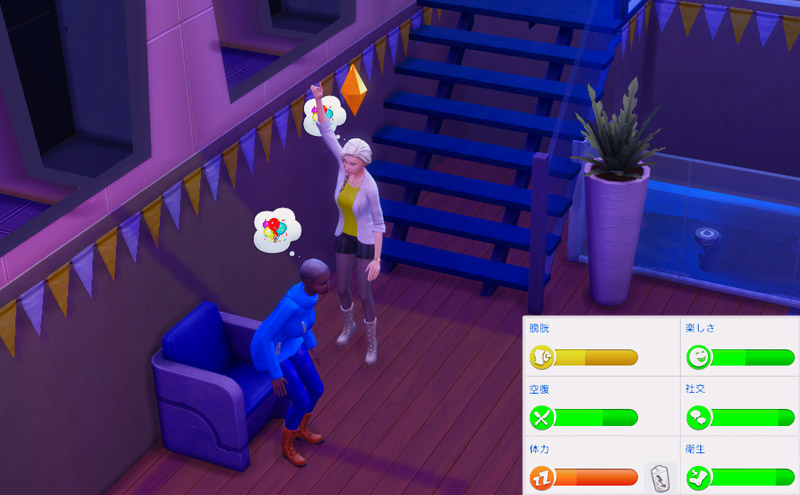Click the energy (体力) sleep icon

[x=541, y=477]
